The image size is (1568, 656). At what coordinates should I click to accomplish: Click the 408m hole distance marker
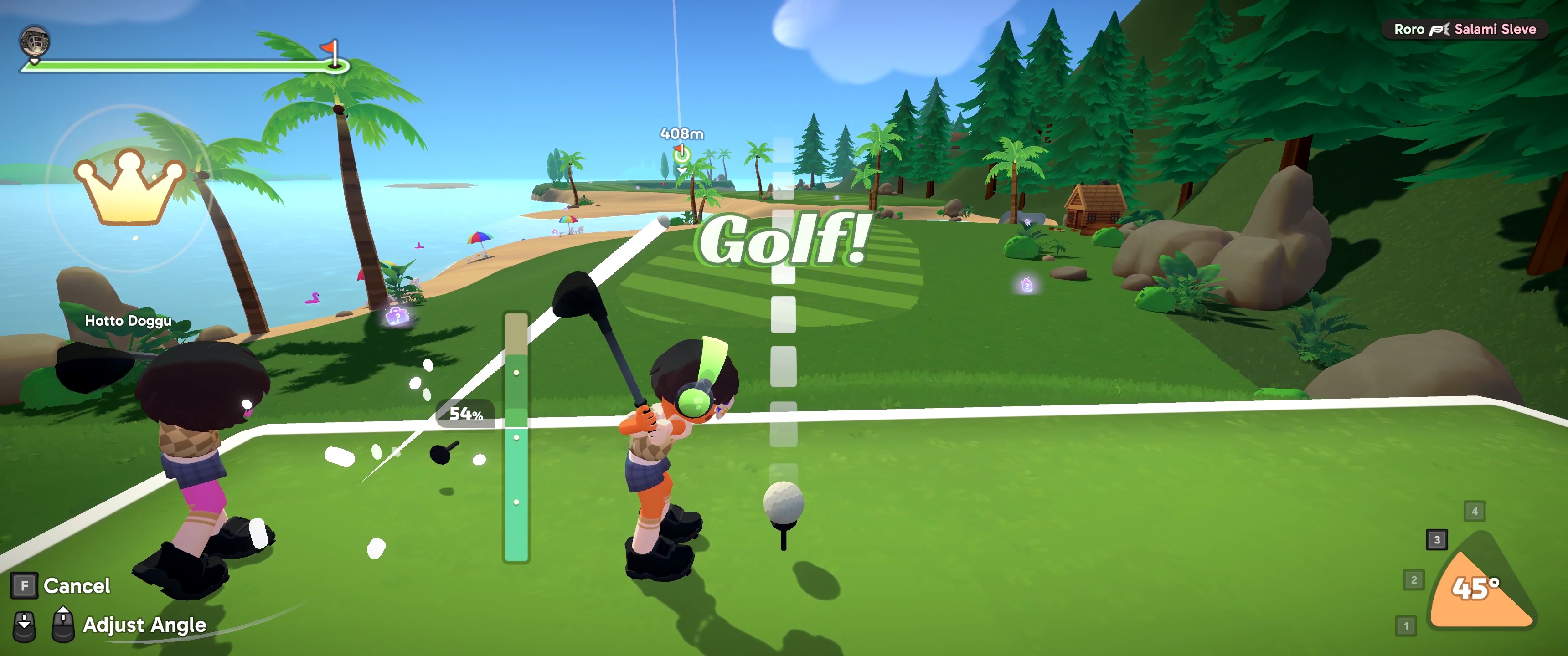tap(682, 134)
